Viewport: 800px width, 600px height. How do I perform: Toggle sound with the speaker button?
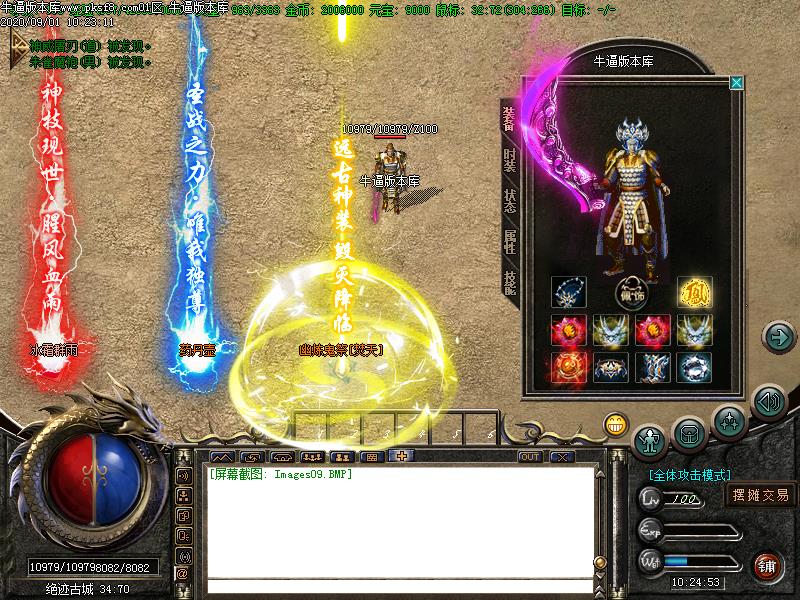pos(768,402)
